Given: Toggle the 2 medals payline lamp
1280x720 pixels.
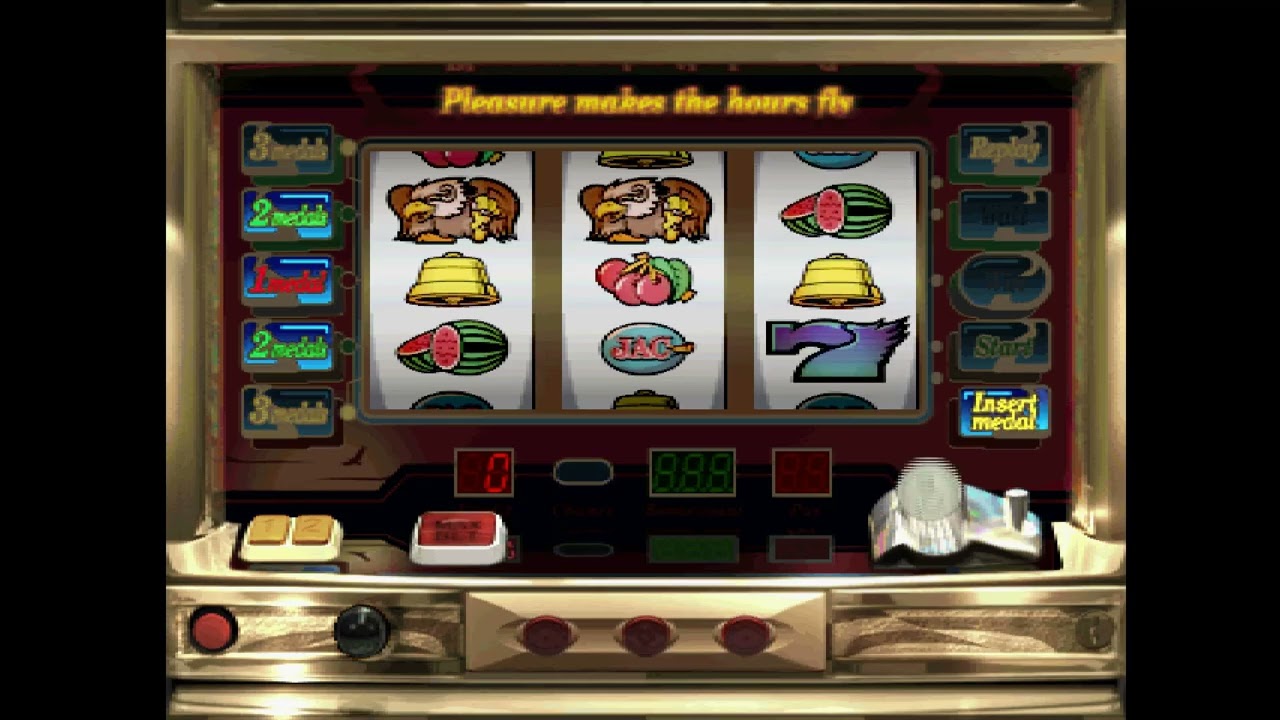Looking at the screenshot, I should point(288,213).
